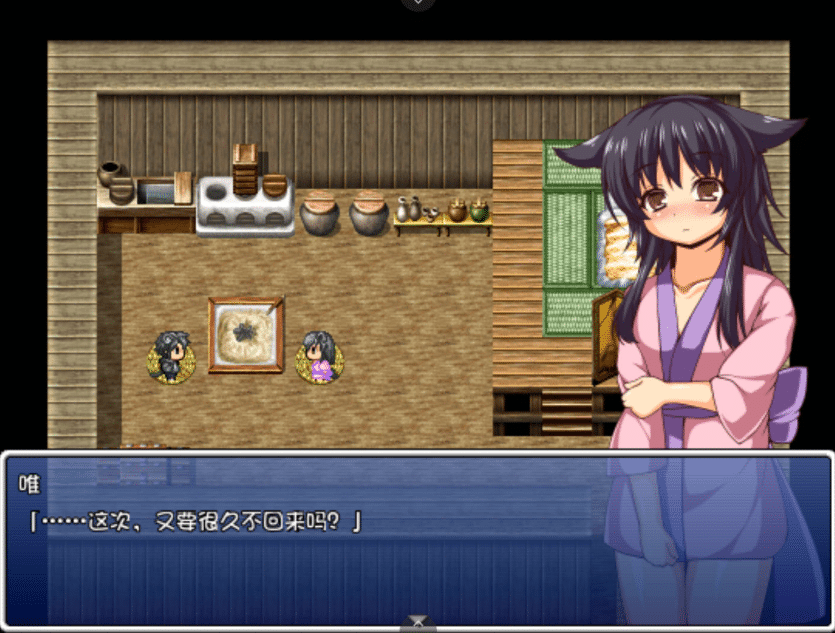Expand the chevron pull-down above the game
The image size is (835, 633).
(418, 4)
